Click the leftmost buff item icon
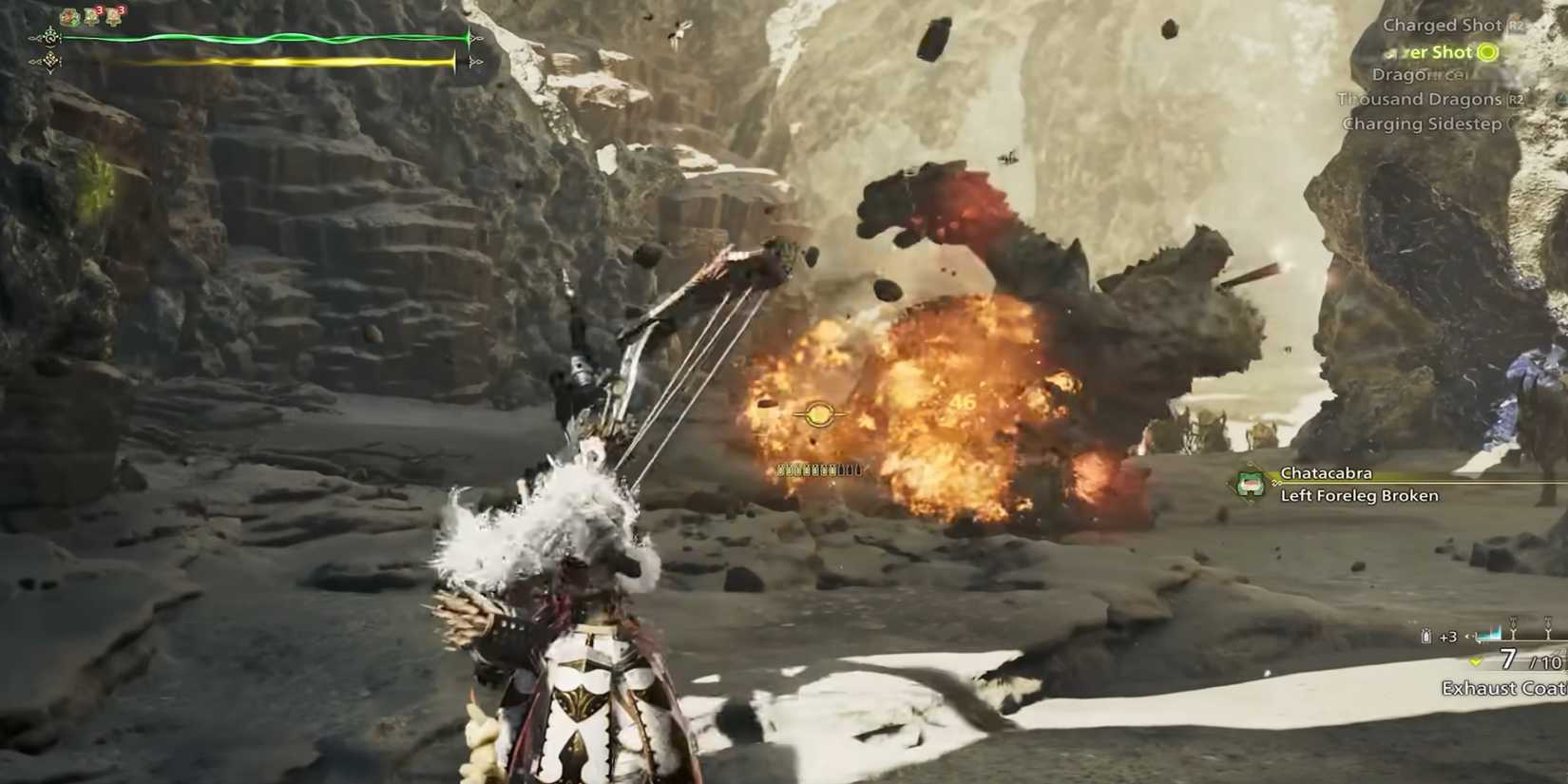The width and height of the screenshot is (1568, 784). pyautogui.click(x=68, y=16)
